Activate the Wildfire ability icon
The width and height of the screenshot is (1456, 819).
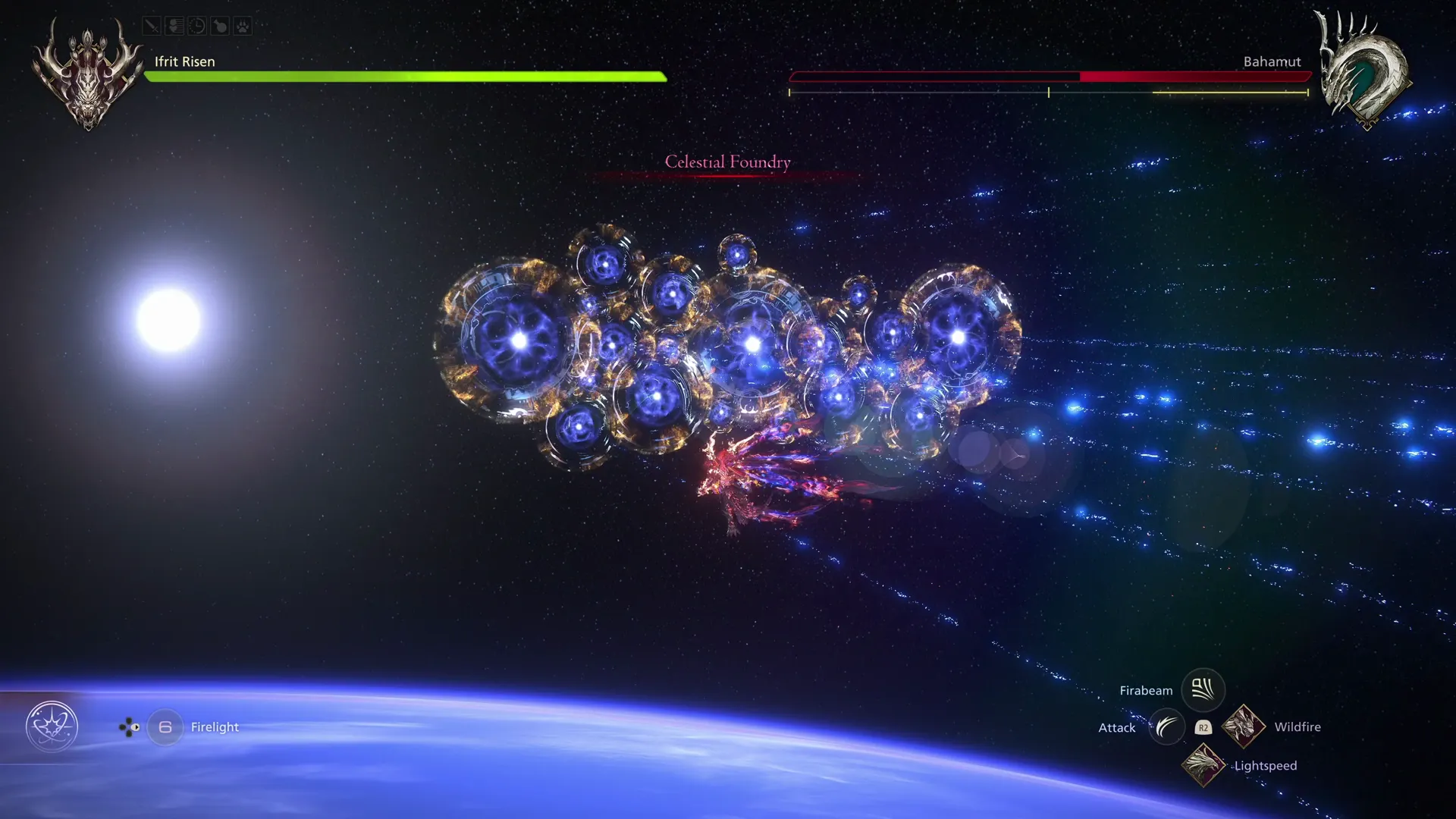click(x=1244, y=726)
